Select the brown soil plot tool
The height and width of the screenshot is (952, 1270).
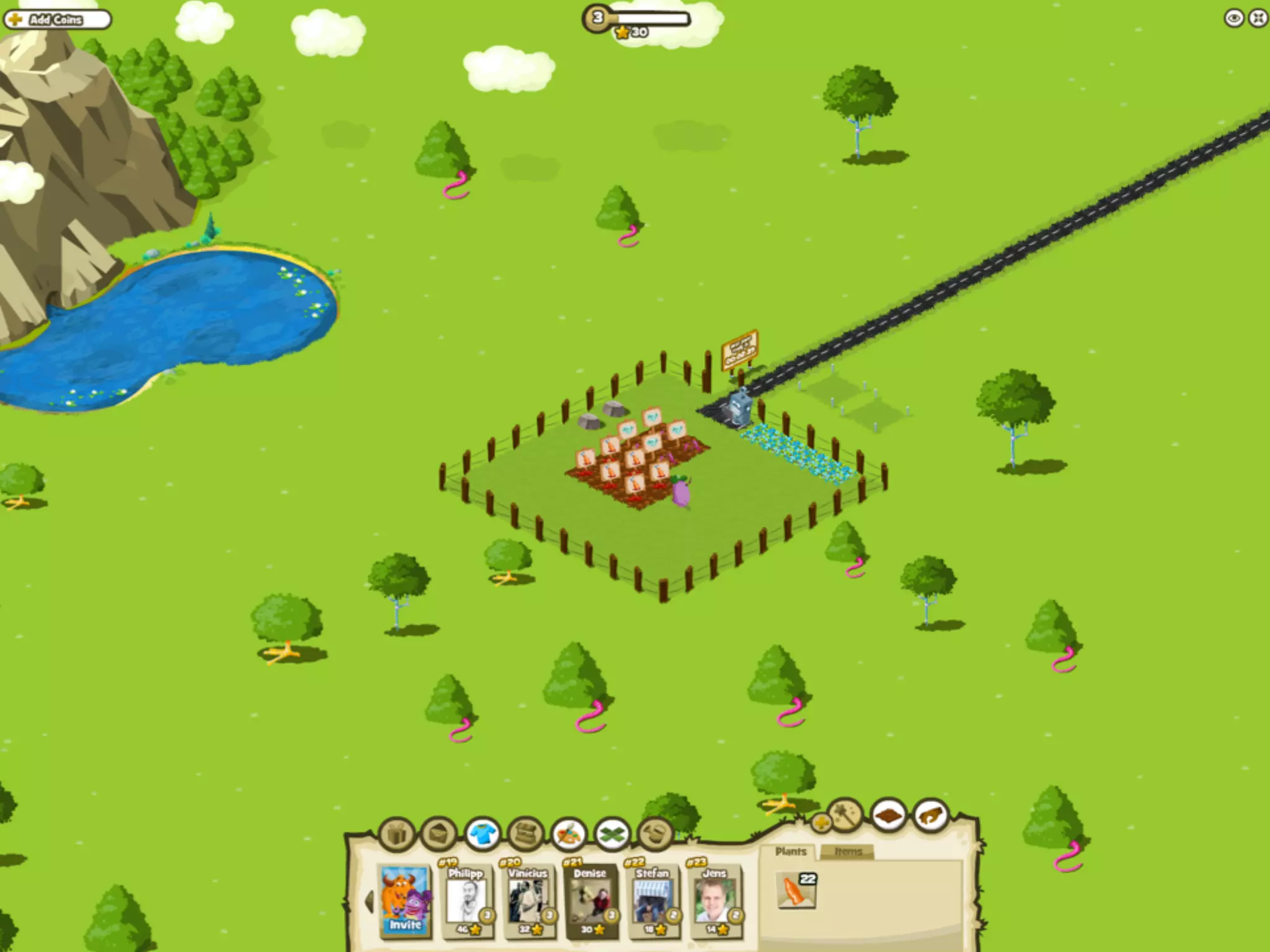[888, 815]
